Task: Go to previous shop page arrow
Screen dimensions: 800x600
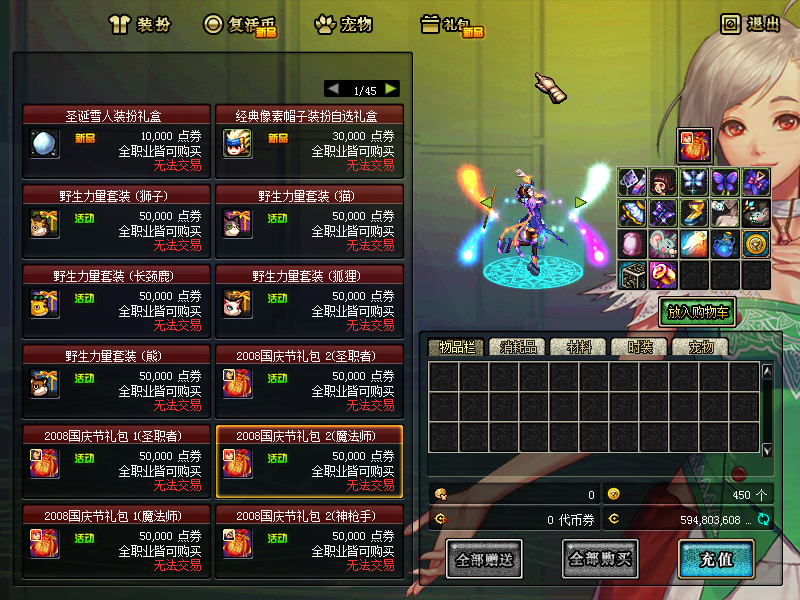Action: pyautogui.click(x=333, y=89)
